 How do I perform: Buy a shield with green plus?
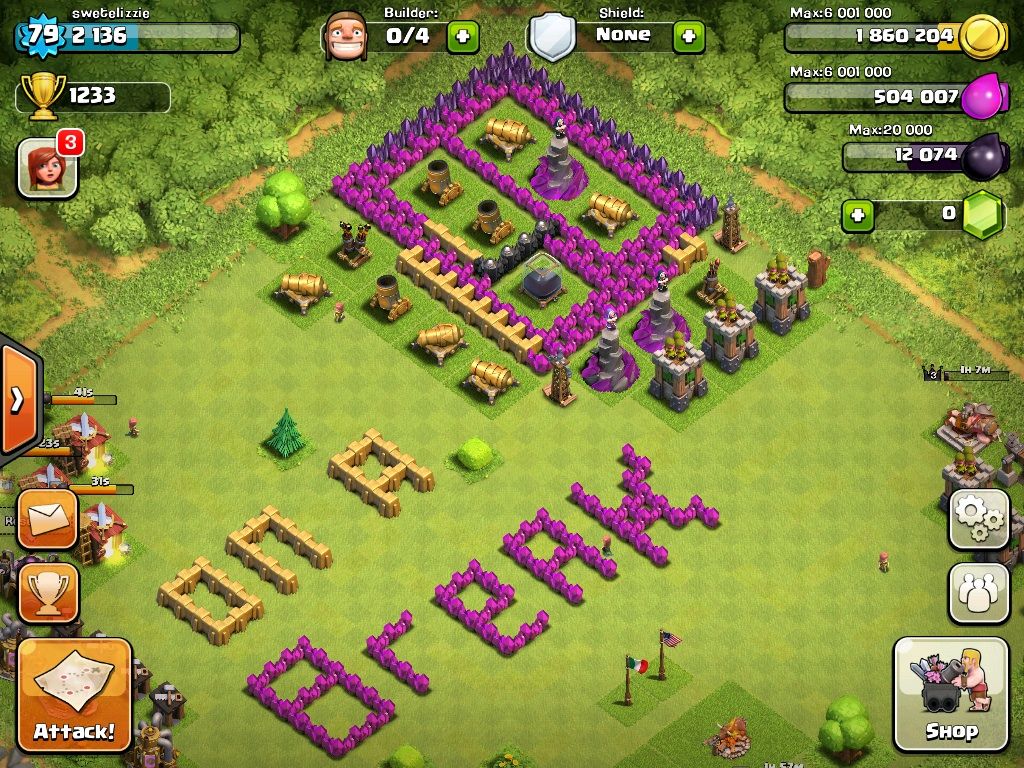pos(688,37)
